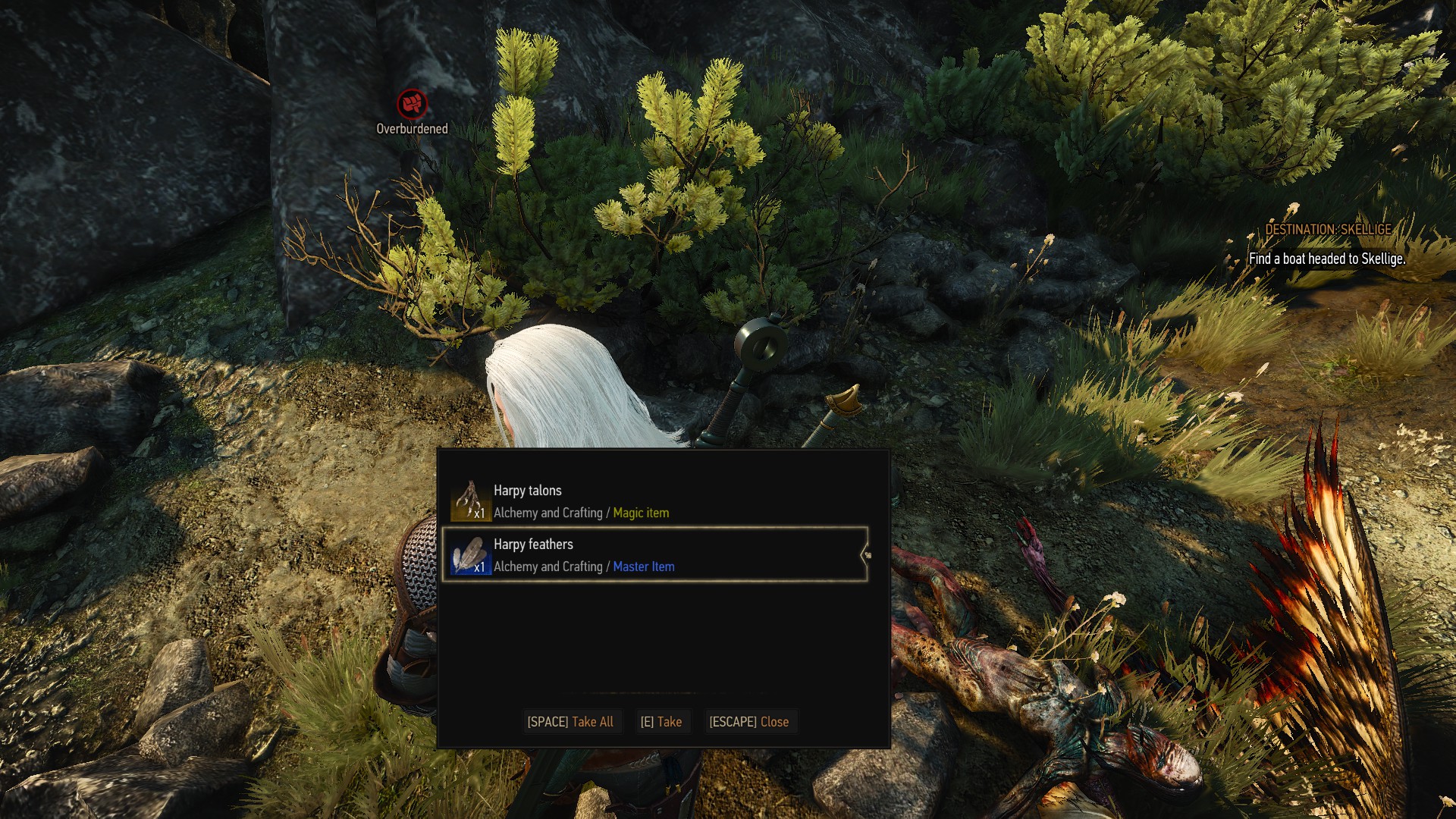Screen dimensions: 1456x819
Task: Click the Overburdened status icon
Action: tap(412, 103)
